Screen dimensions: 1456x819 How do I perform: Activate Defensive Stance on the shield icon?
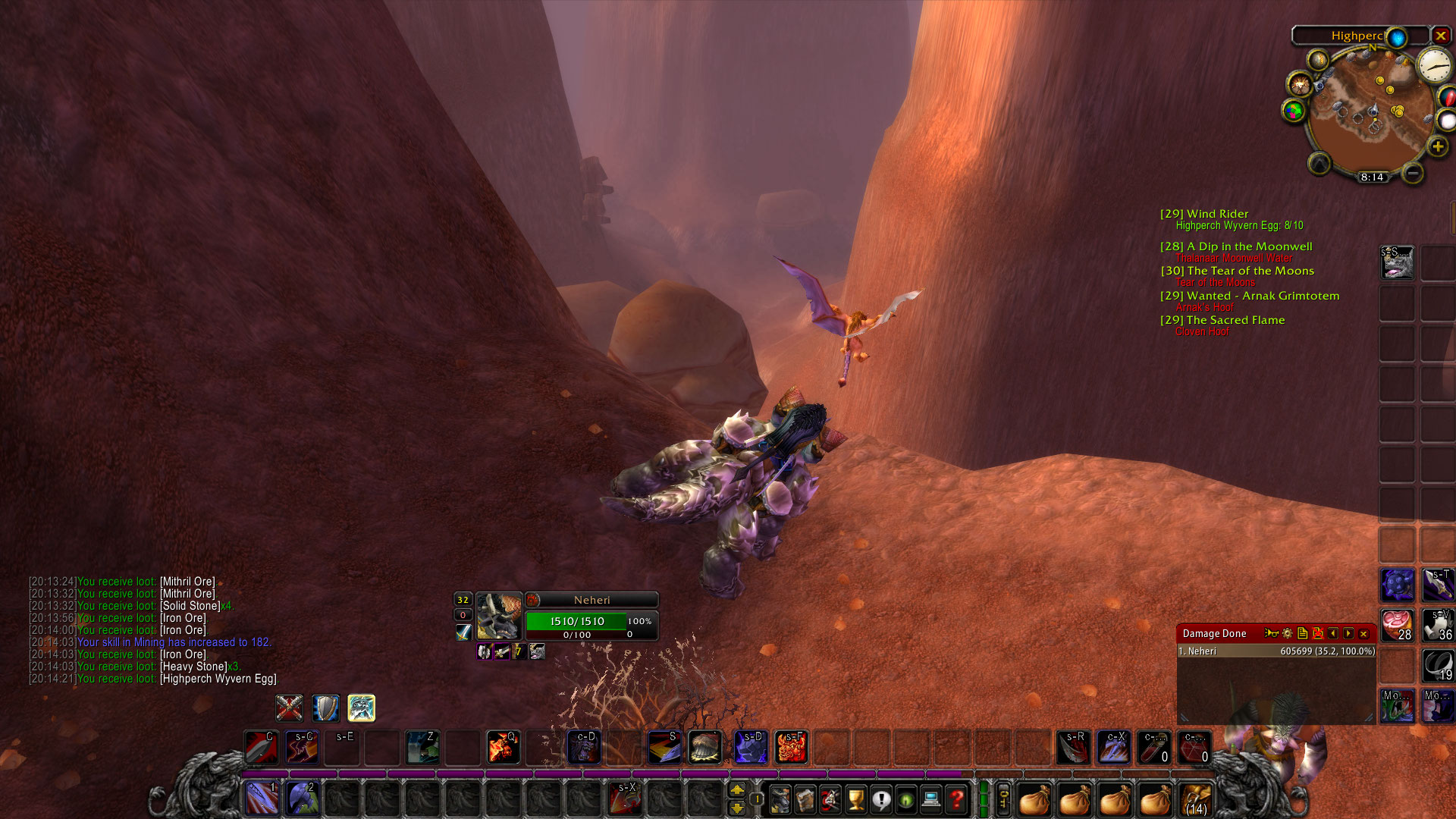pyautogui.click(x=325, y=708)
